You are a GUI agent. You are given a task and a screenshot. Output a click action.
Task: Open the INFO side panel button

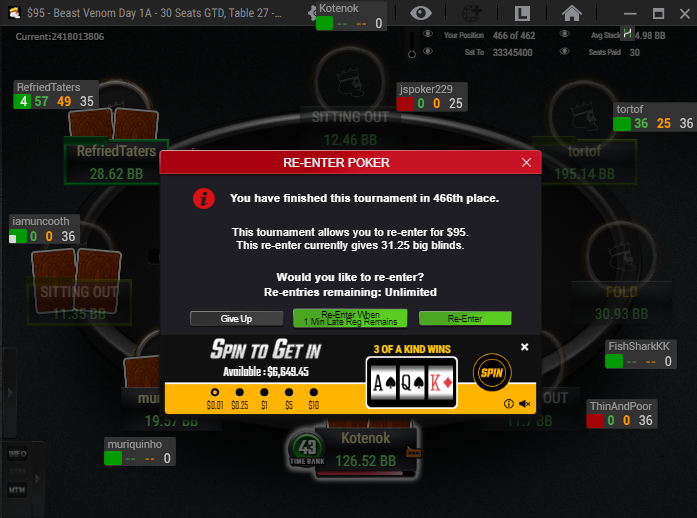tap(17, 453)
